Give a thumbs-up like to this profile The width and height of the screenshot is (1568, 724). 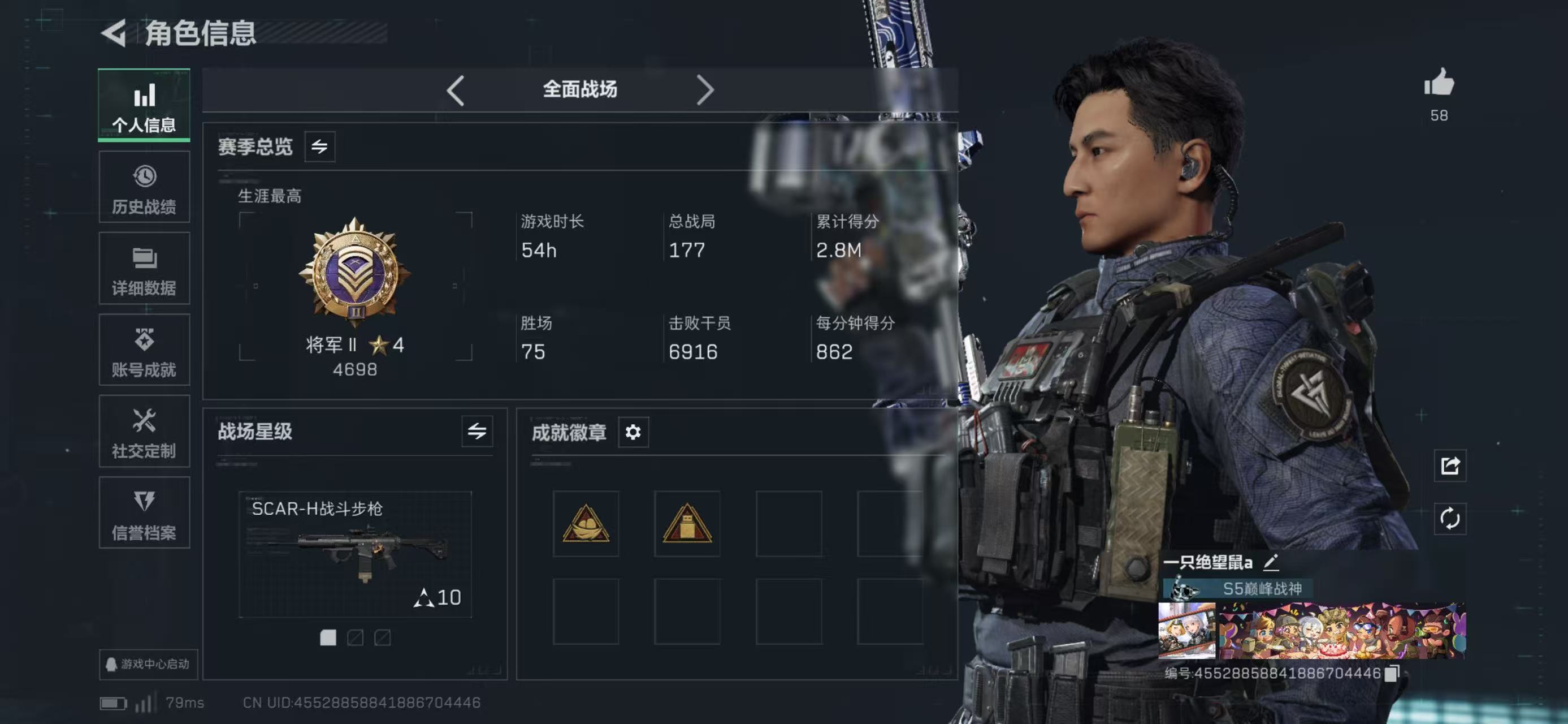point(1439,84)
